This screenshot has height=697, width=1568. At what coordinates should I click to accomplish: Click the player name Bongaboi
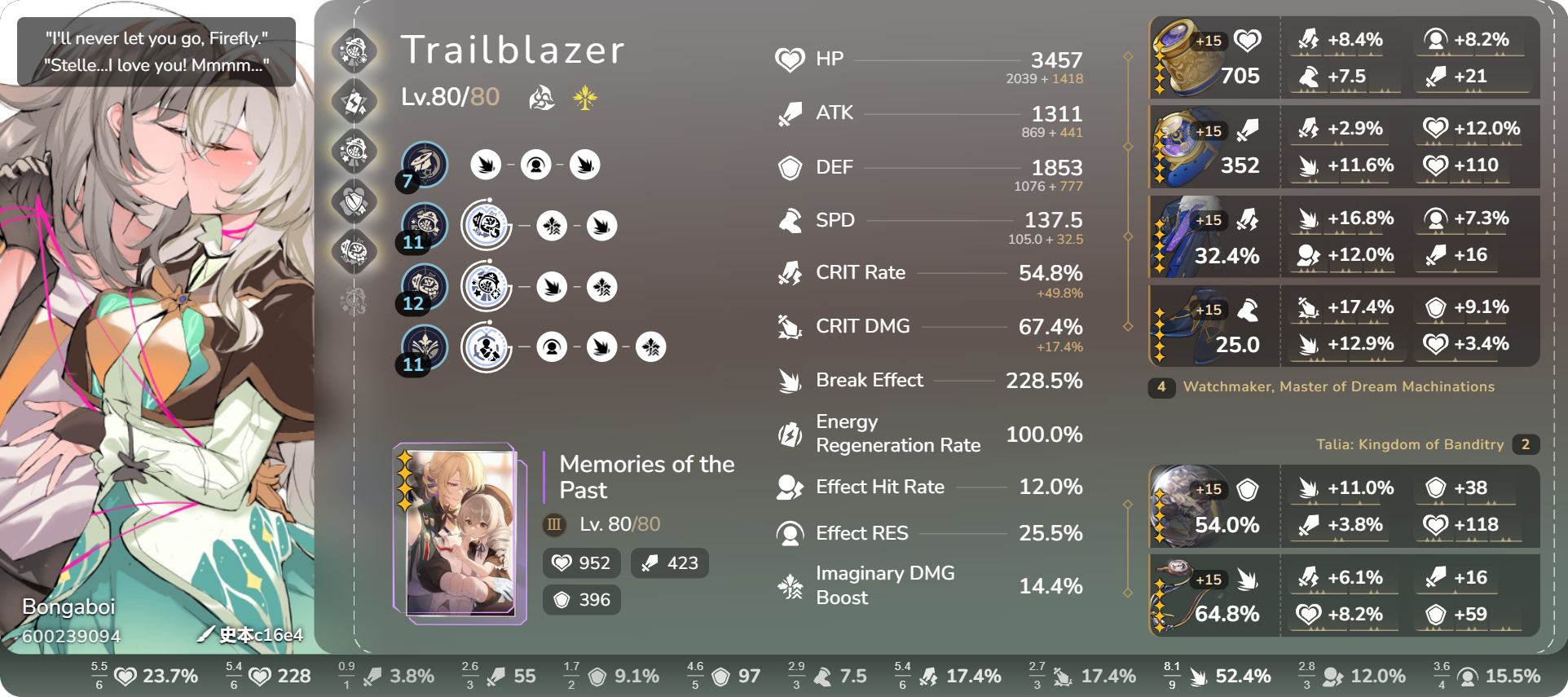(x=68, y=607)
